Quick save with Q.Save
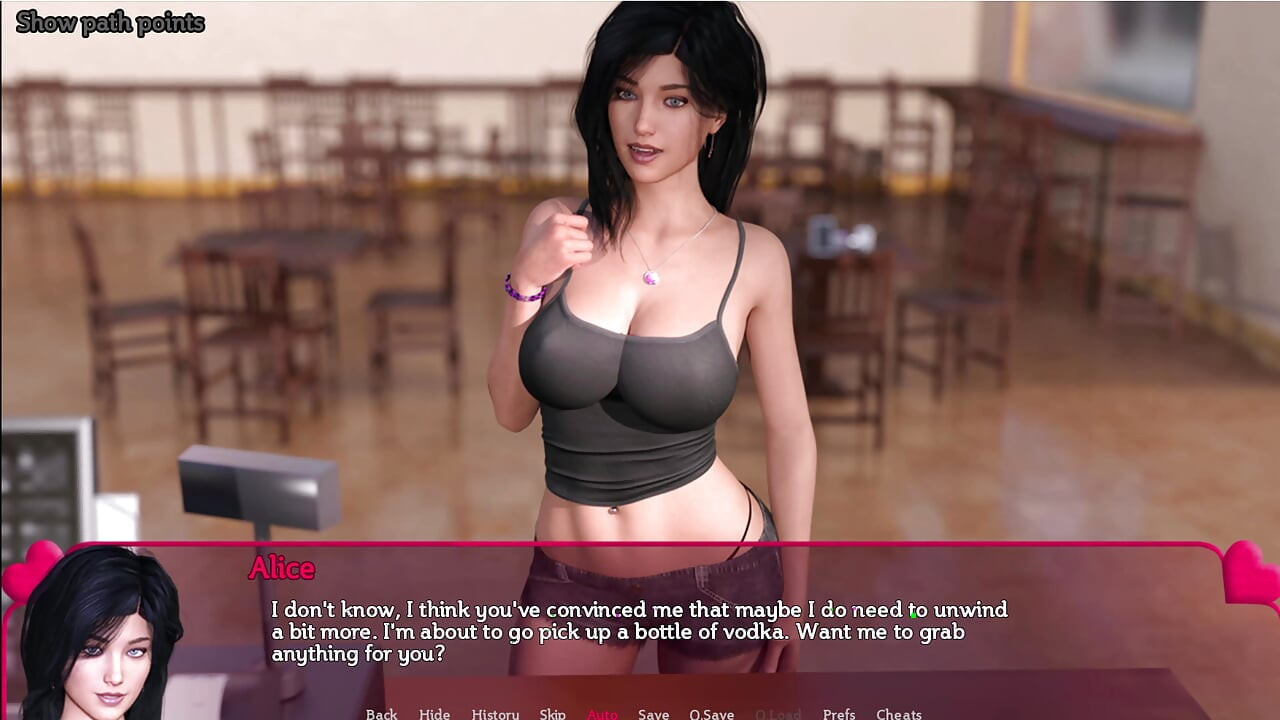The width and height of the screenshot is (1280, 720). pyautogui.click(x=711, y=713)
